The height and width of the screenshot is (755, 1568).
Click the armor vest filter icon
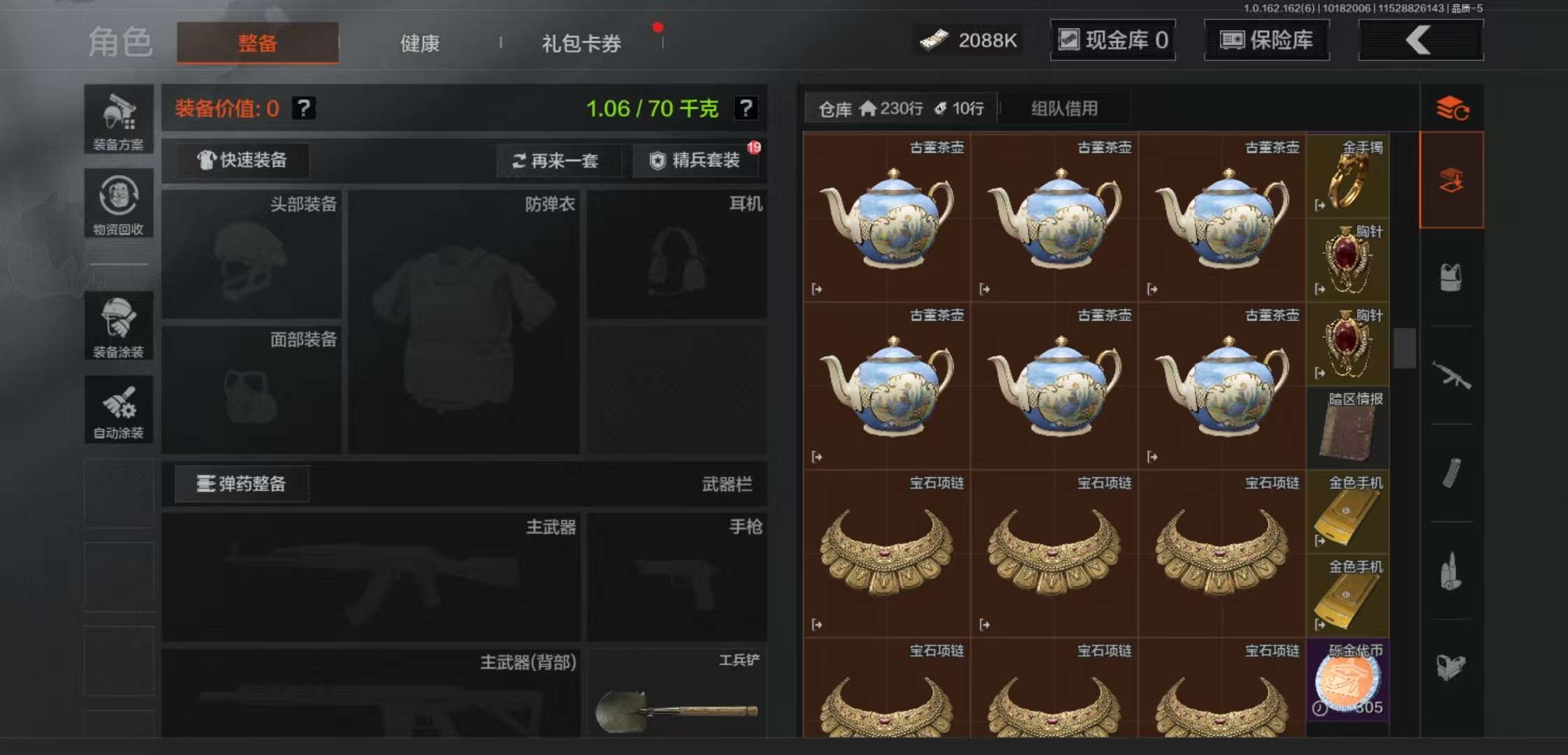[1451, 276]
